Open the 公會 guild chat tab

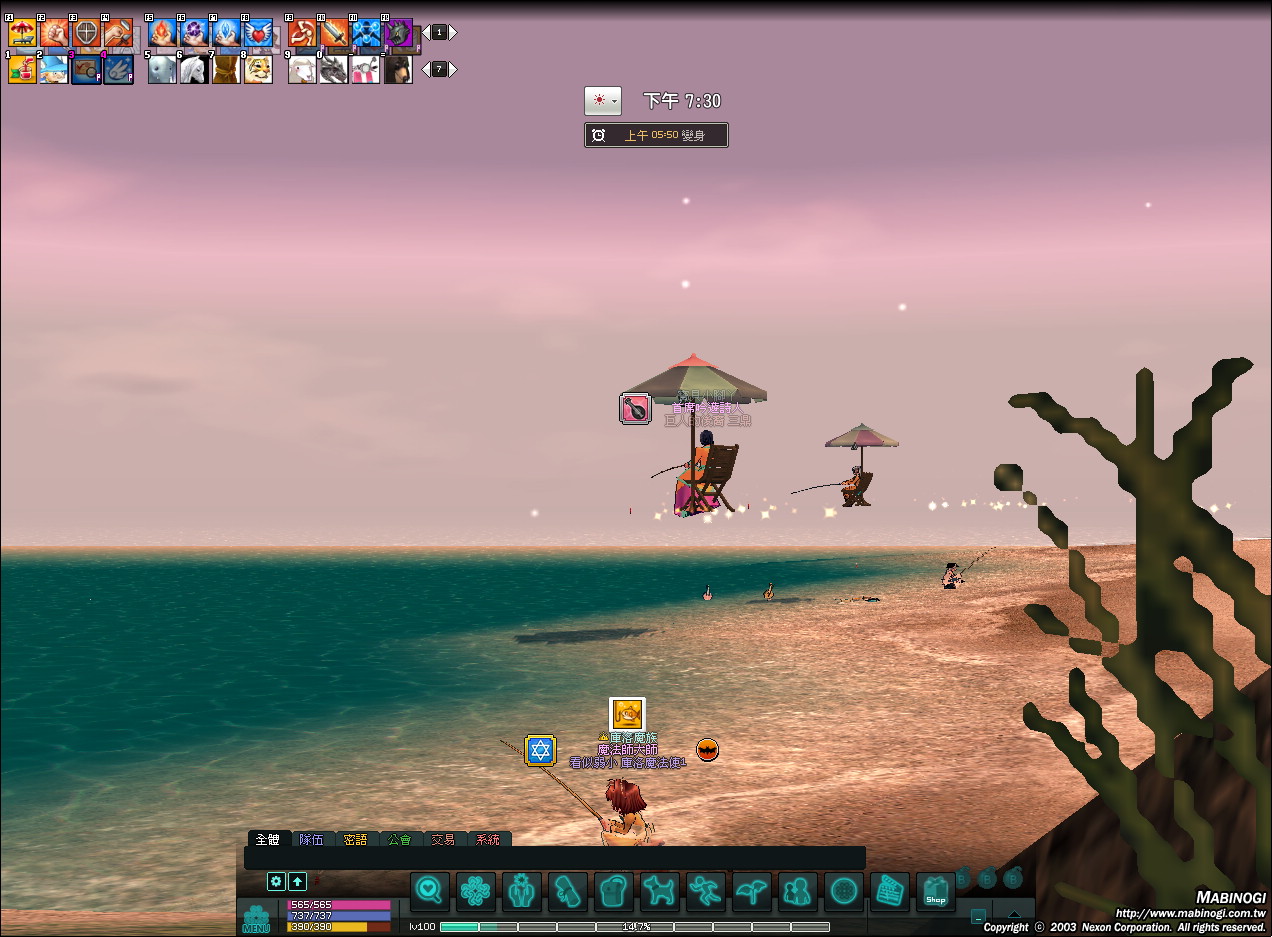[399, 840]
